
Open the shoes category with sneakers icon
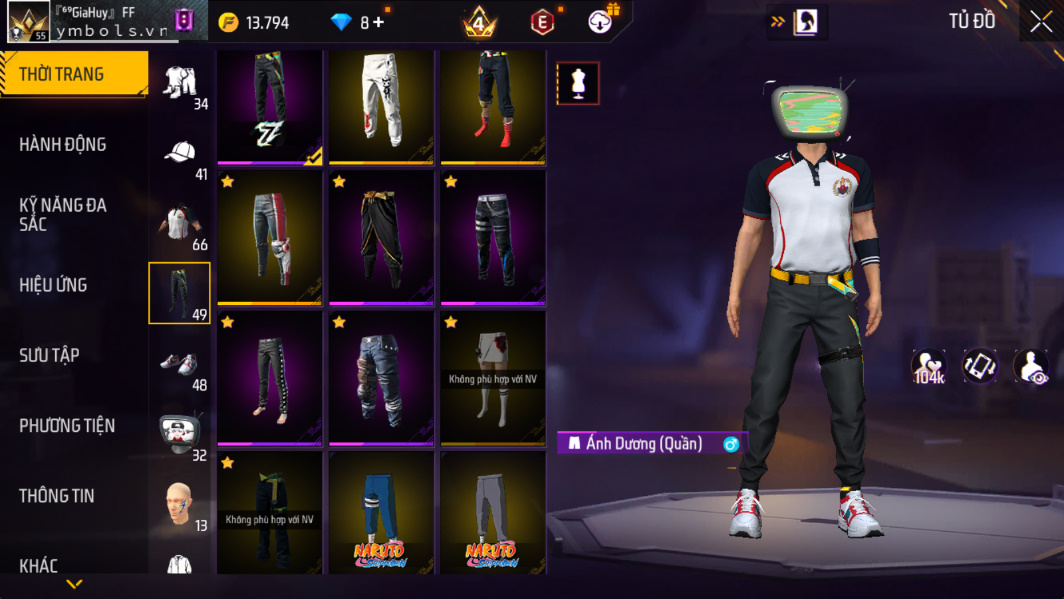click(x=180, y=364)
